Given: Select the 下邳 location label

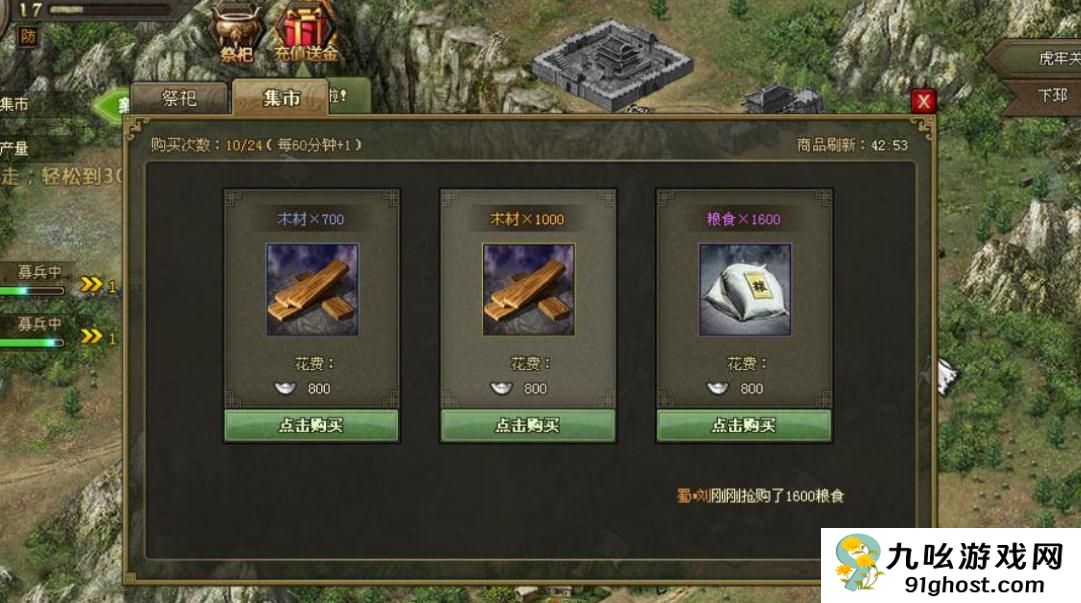Looking at the screenshot, I should coord(1052,97).
